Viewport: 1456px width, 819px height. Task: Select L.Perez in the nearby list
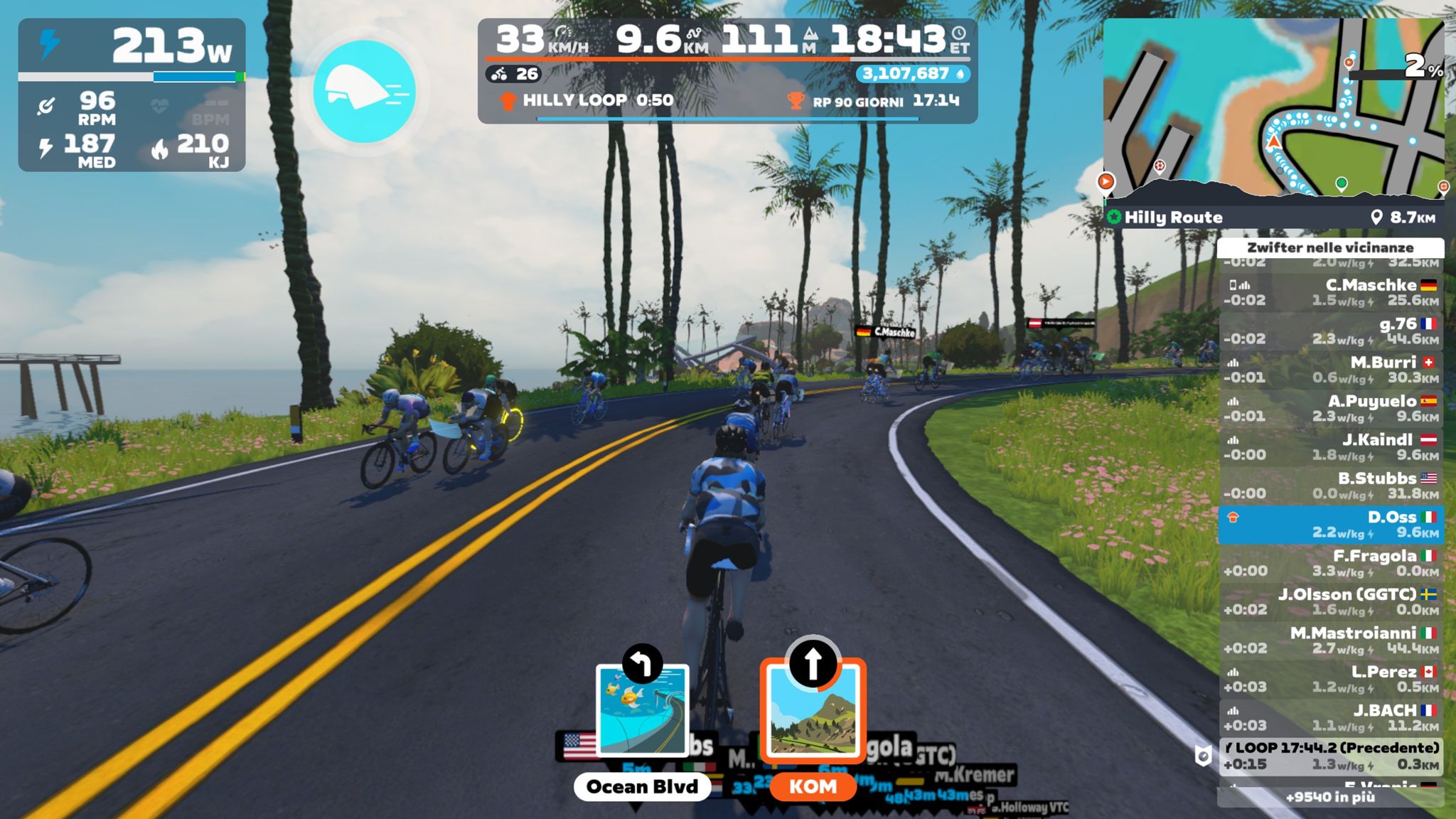[x=1330, y=679]
